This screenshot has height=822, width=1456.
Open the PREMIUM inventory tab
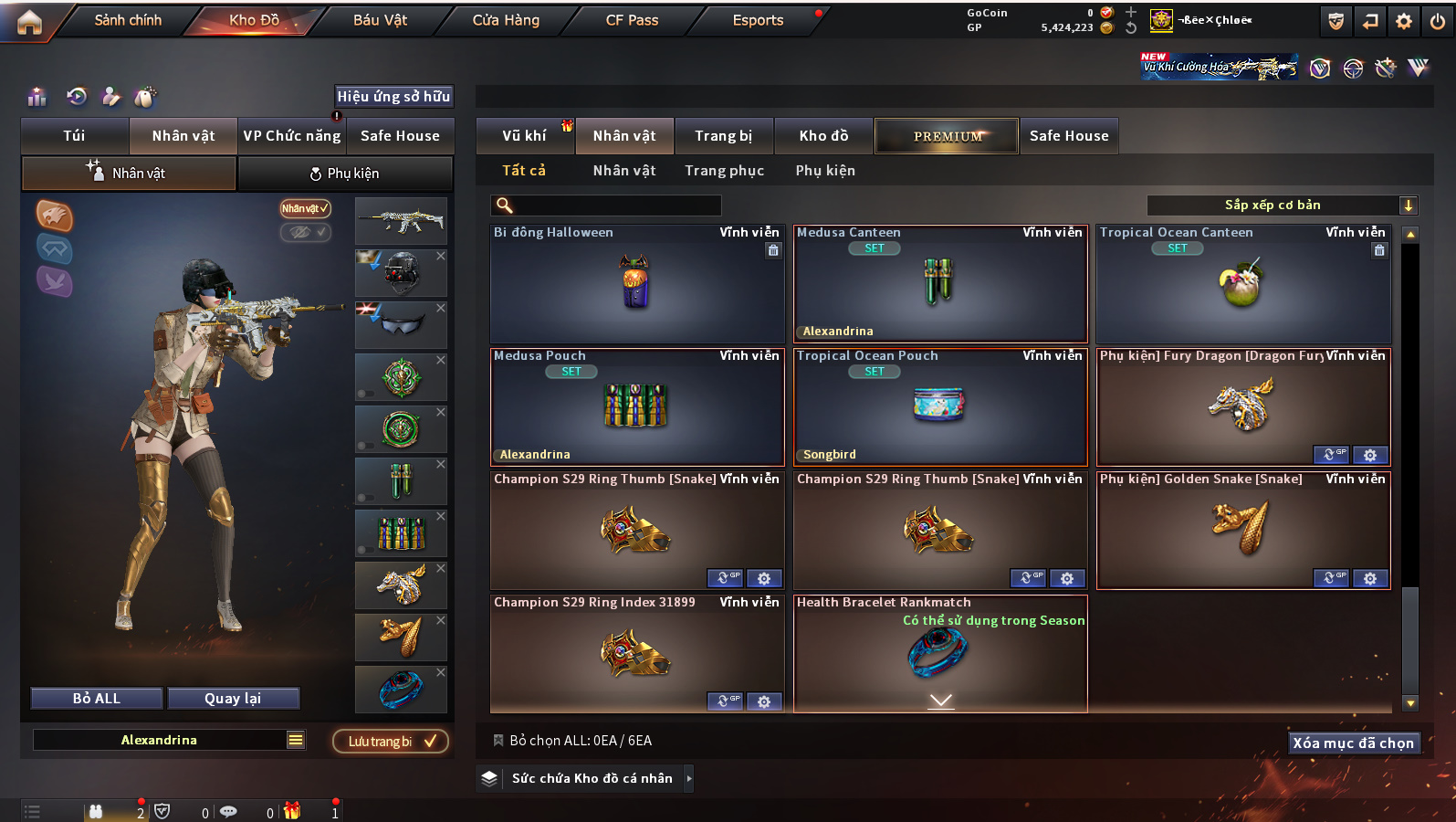[x=947, y=136]
